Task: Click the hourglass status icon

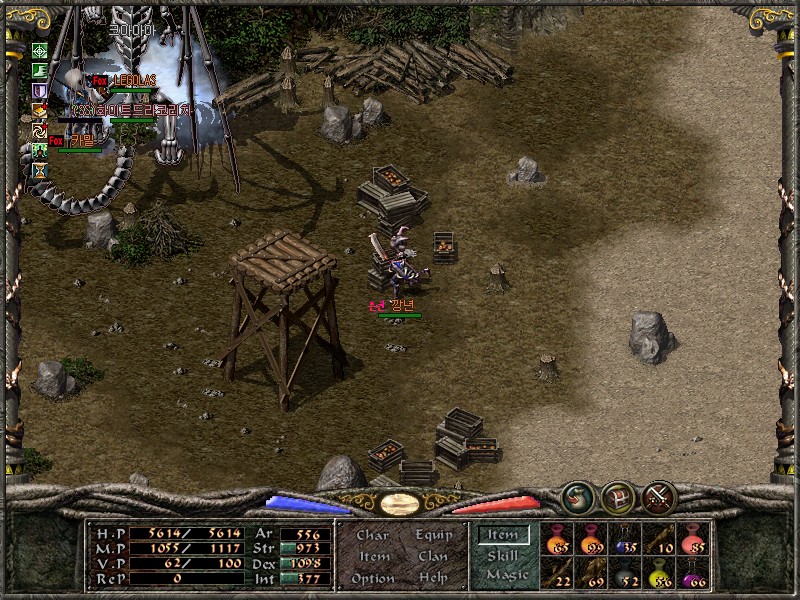Action: 40,171
